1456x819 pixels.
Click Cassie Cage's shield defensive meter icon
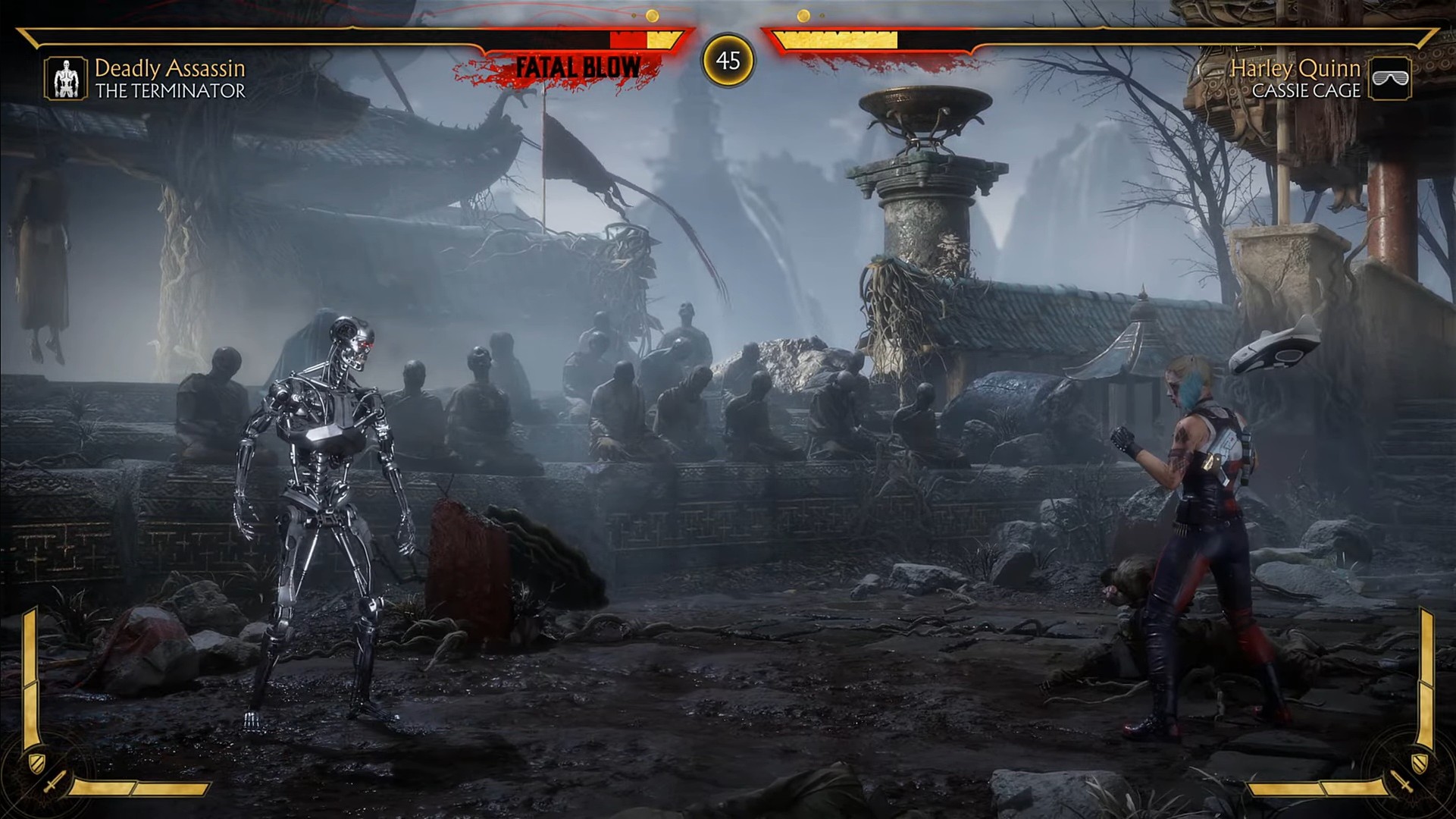pos(1419,759)
